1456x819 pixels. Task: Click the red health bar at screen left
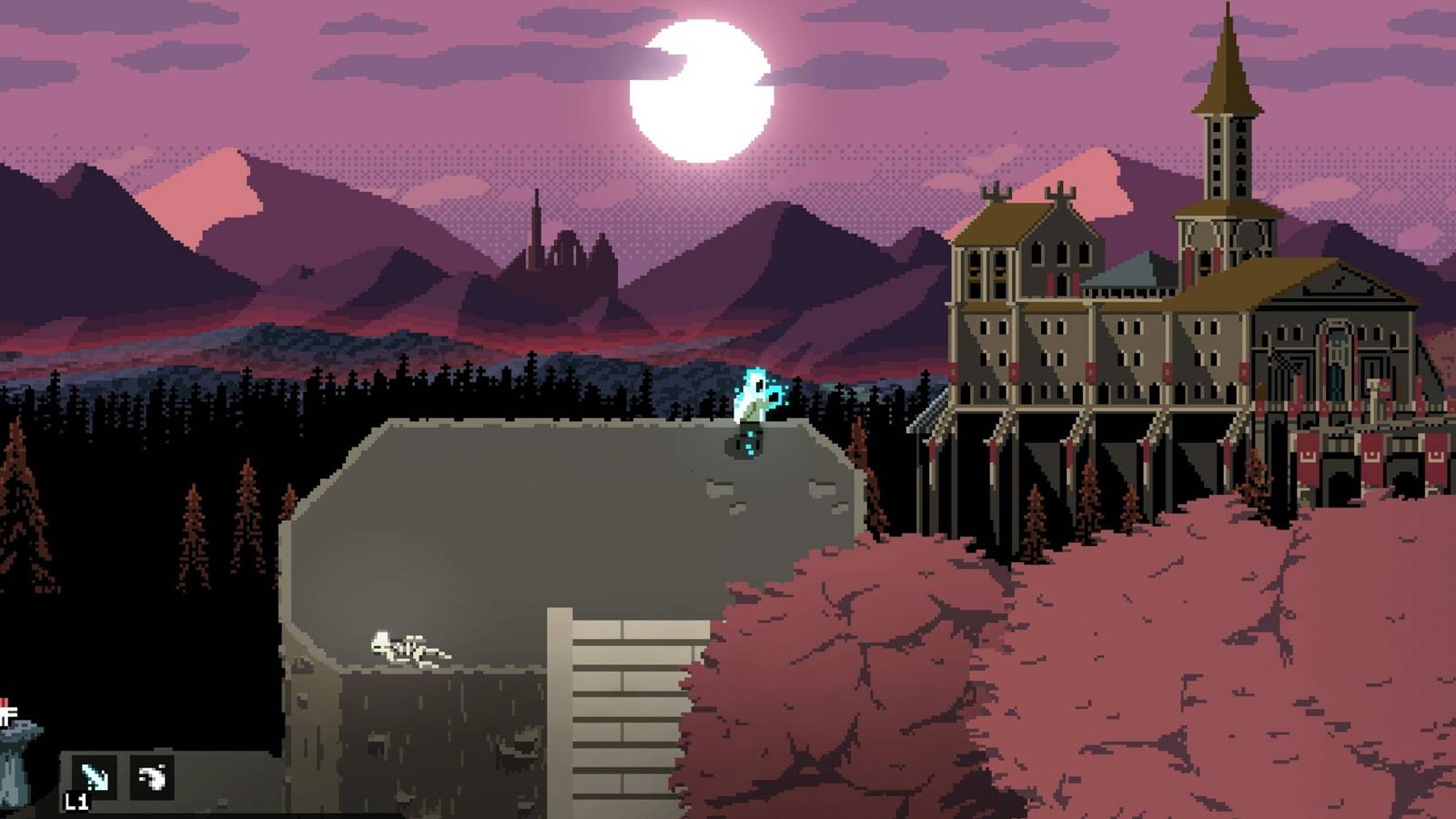pyautogui.click(x=5, y=701)
